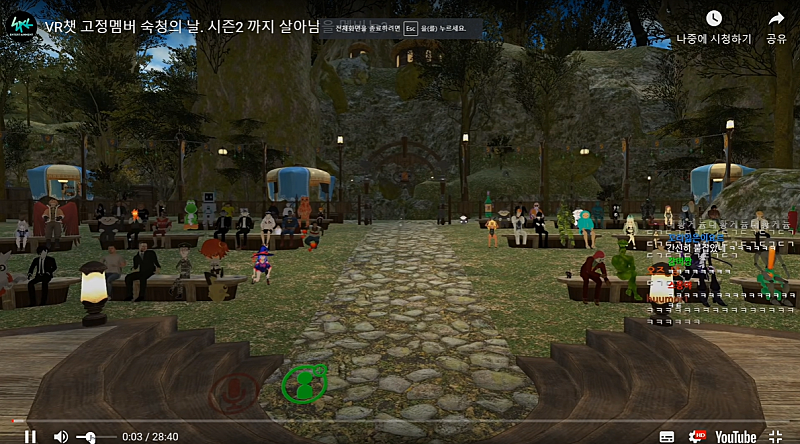Exit fullscreen mode

click(x=776, y=436)
